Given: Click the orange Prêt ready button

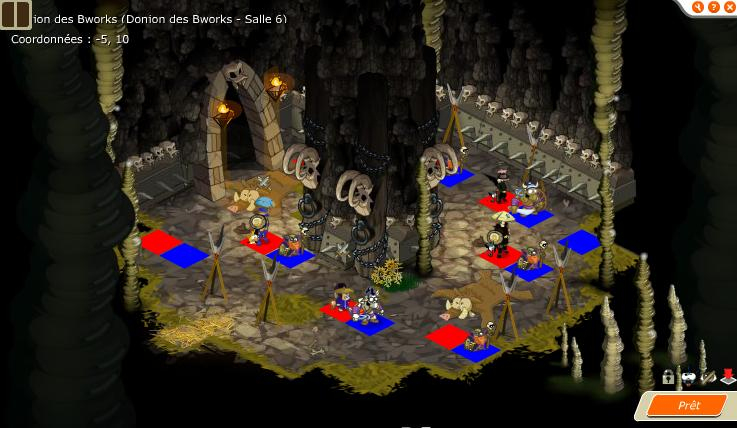Looking at the screenshot, I should pyautogui.click(x=688, y=405).
